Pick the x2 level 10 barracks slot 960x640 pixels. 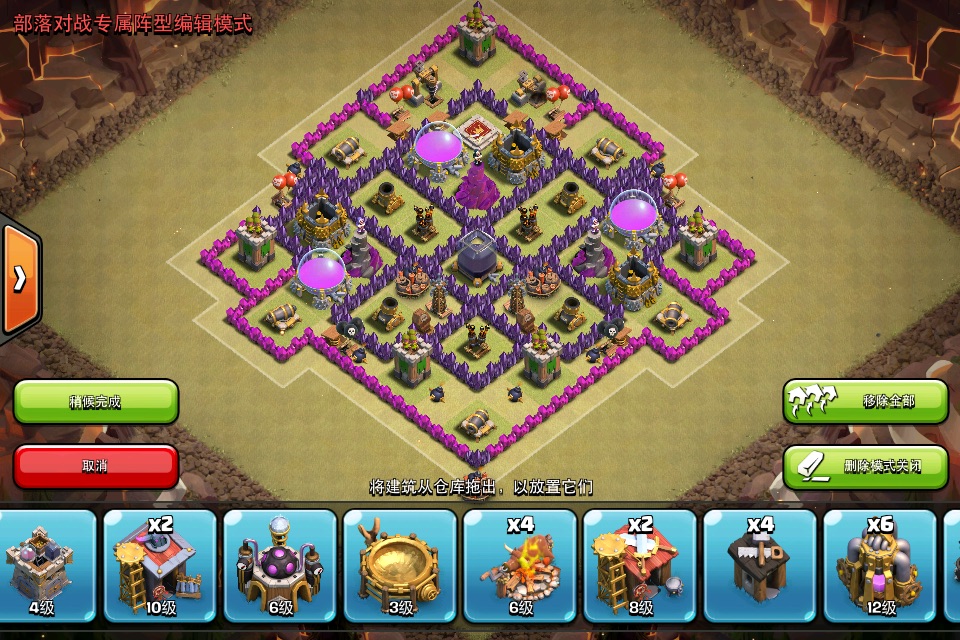pos(160,565)
